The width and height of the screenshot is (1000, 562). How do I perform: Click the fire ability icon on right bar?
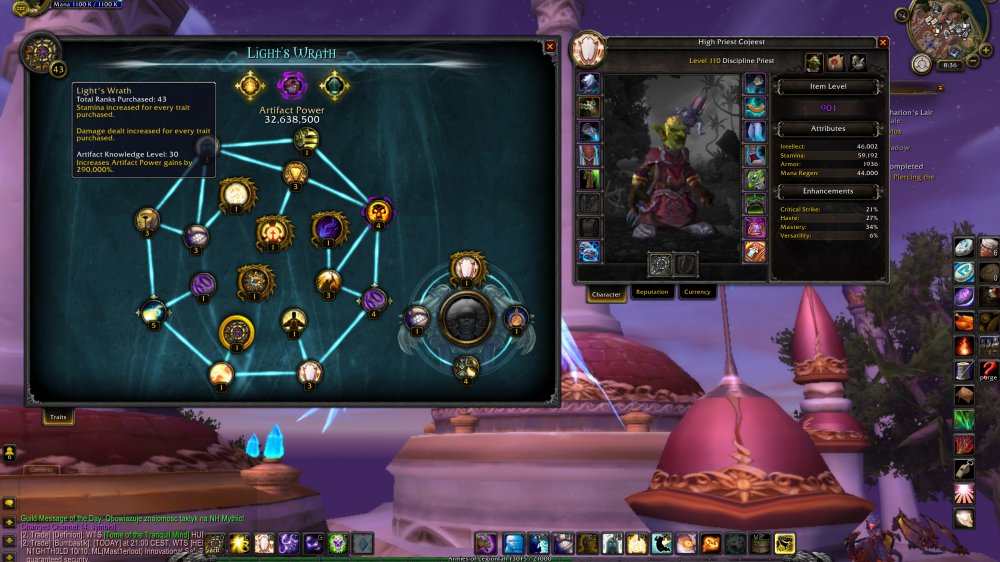point(964,346)
